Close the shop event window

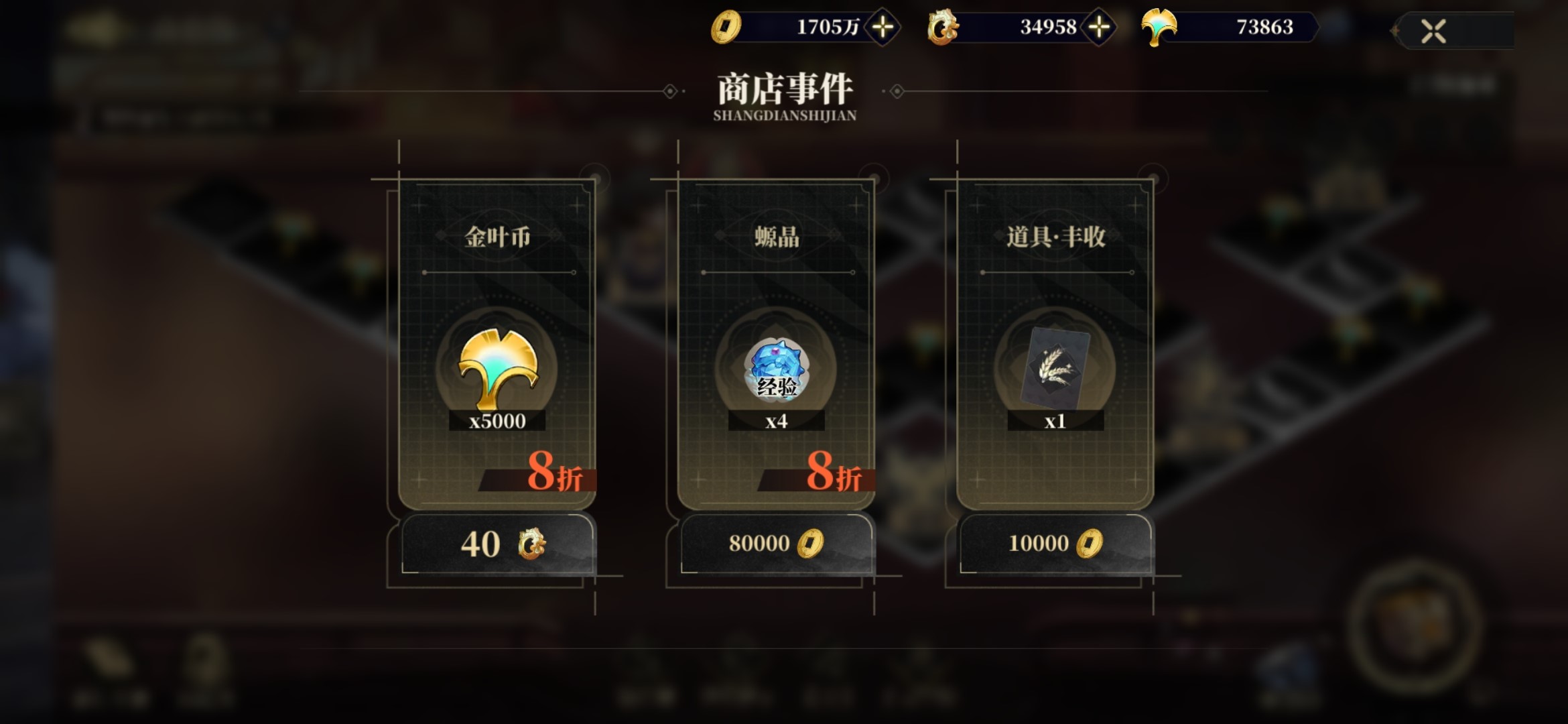point(1433,31)
